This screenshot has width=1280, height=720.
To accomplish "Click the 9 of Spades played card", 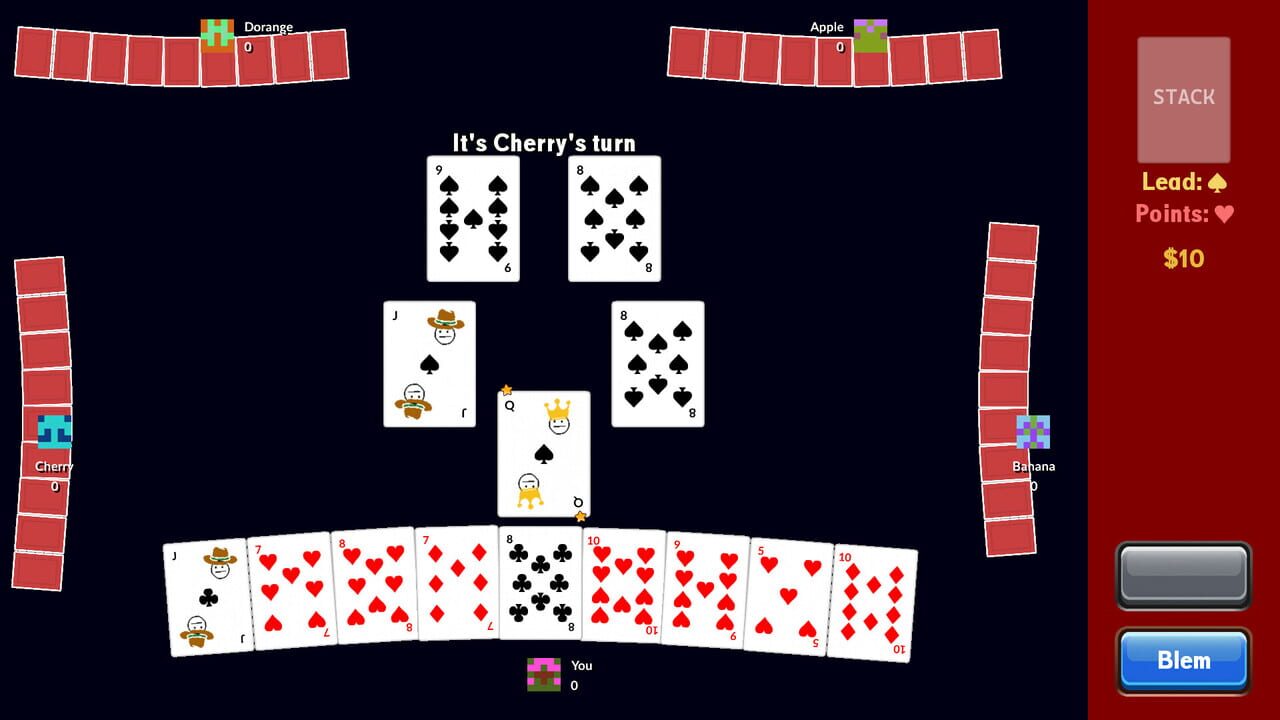I will (x=471, y=220).
